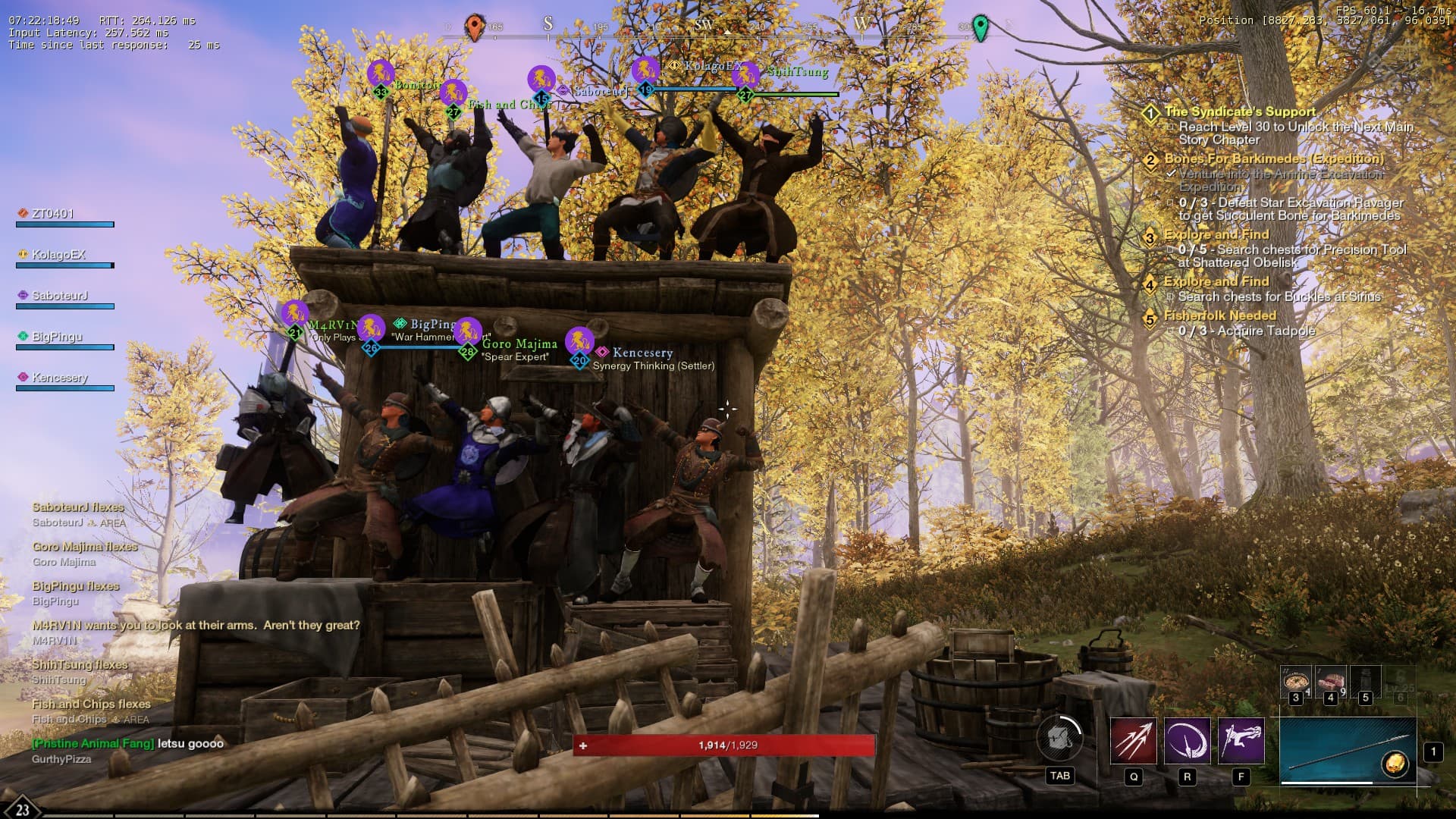Choose SaboteurJ from the group list
The height and width of the screenshot is (819, 1456).
(x=59, y=296)
